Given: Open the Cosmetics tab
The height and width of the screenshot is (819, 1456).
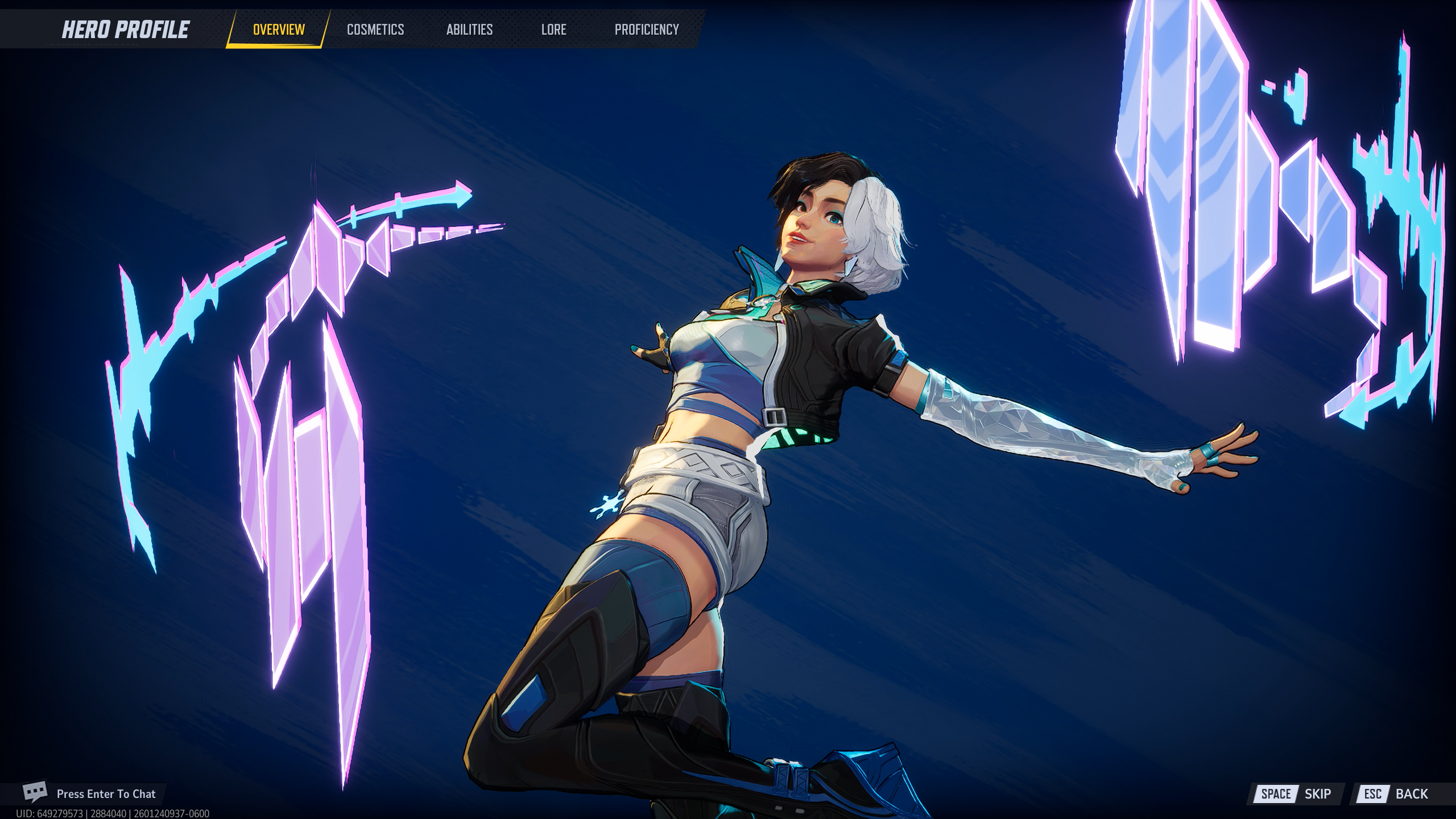Looking at the screenshot, I should (375, 30).
